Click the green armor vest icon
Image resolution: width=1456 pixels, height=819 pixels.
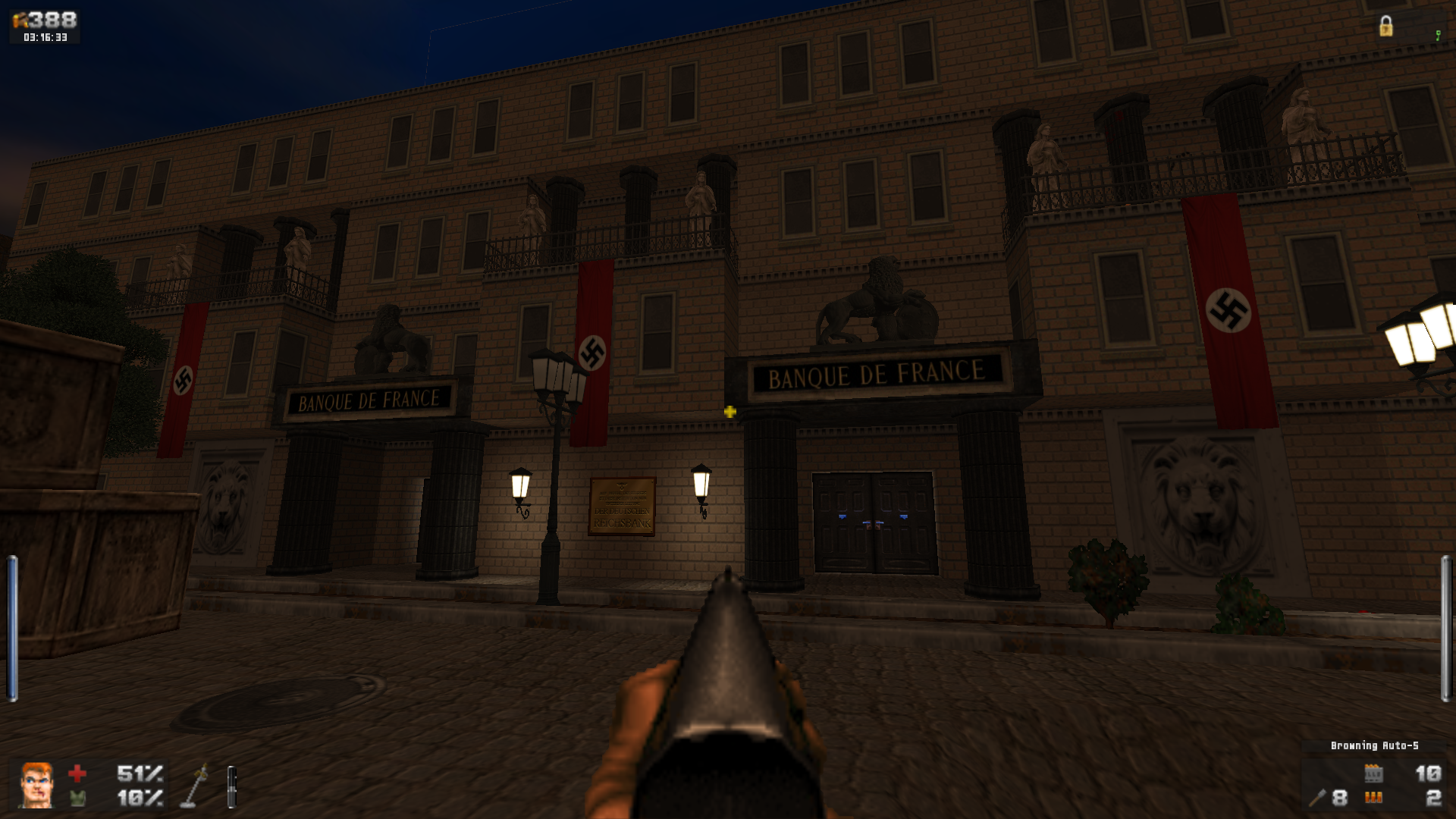pyautogui.click(x=77, y=798)
